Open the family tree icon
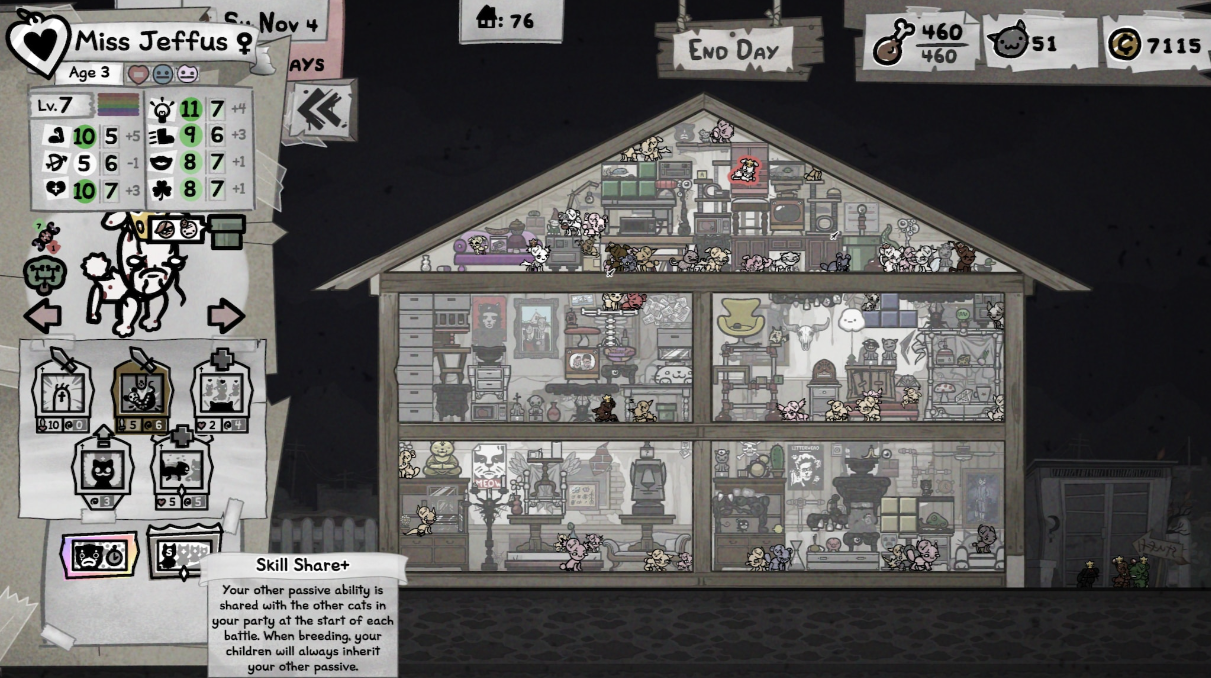 click(45, 274)
